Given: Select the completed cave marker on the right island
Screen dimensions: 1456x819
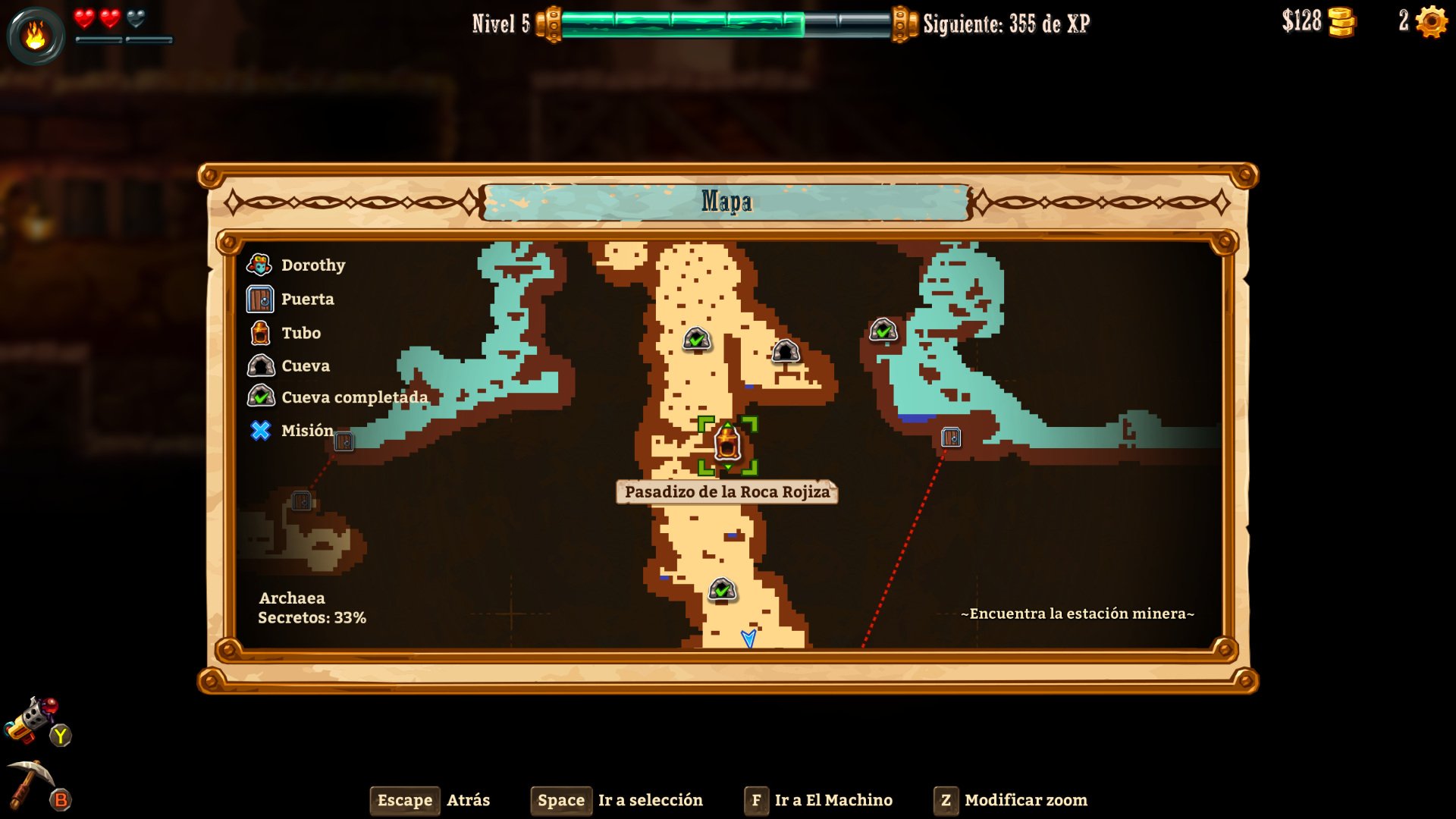Looking at the screenshot, I should coord(882,331).
